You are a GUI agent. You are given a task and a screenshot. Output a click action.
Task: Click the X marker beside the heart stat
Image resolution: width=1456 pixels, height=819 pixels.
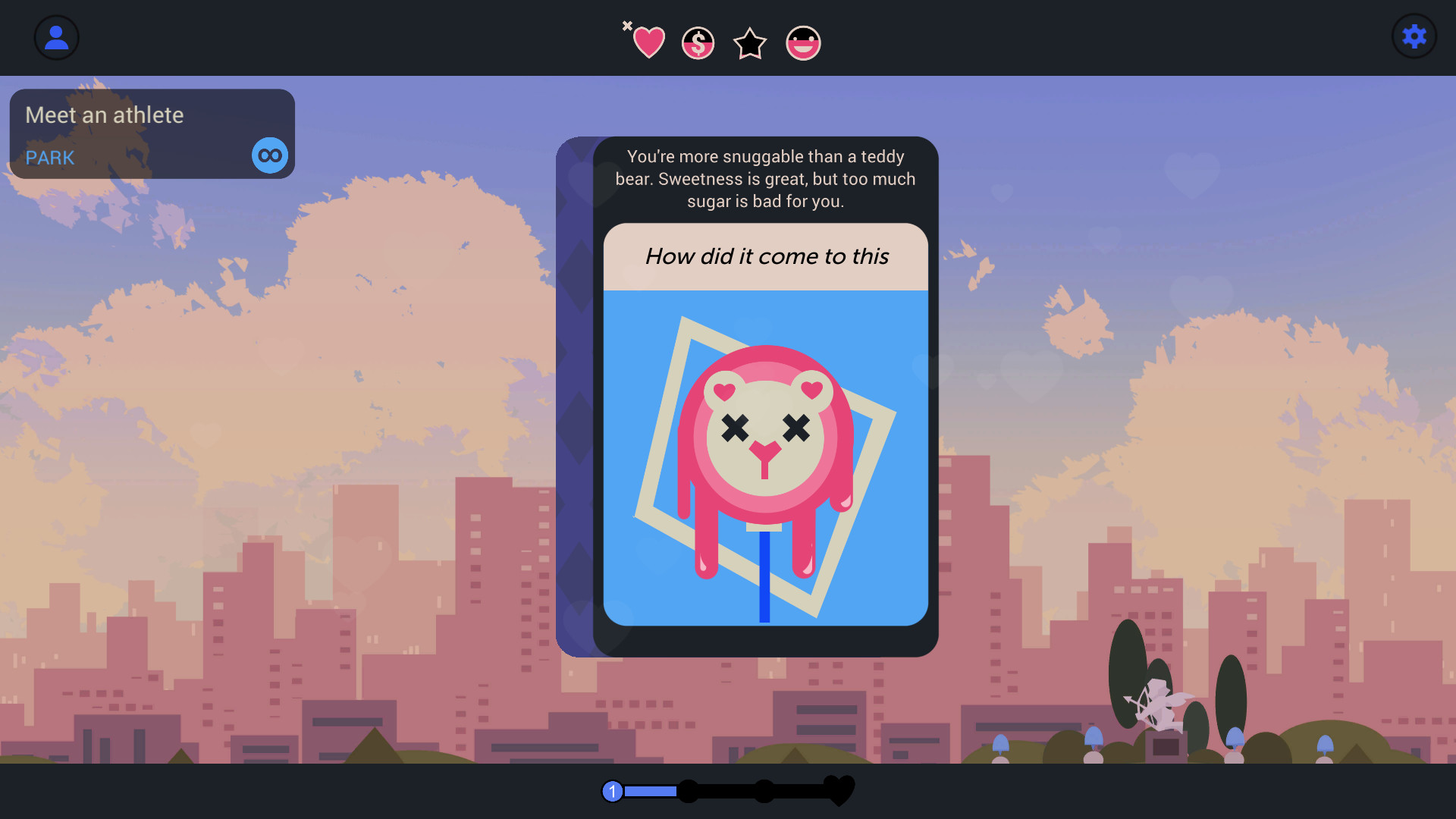[627, 25]
